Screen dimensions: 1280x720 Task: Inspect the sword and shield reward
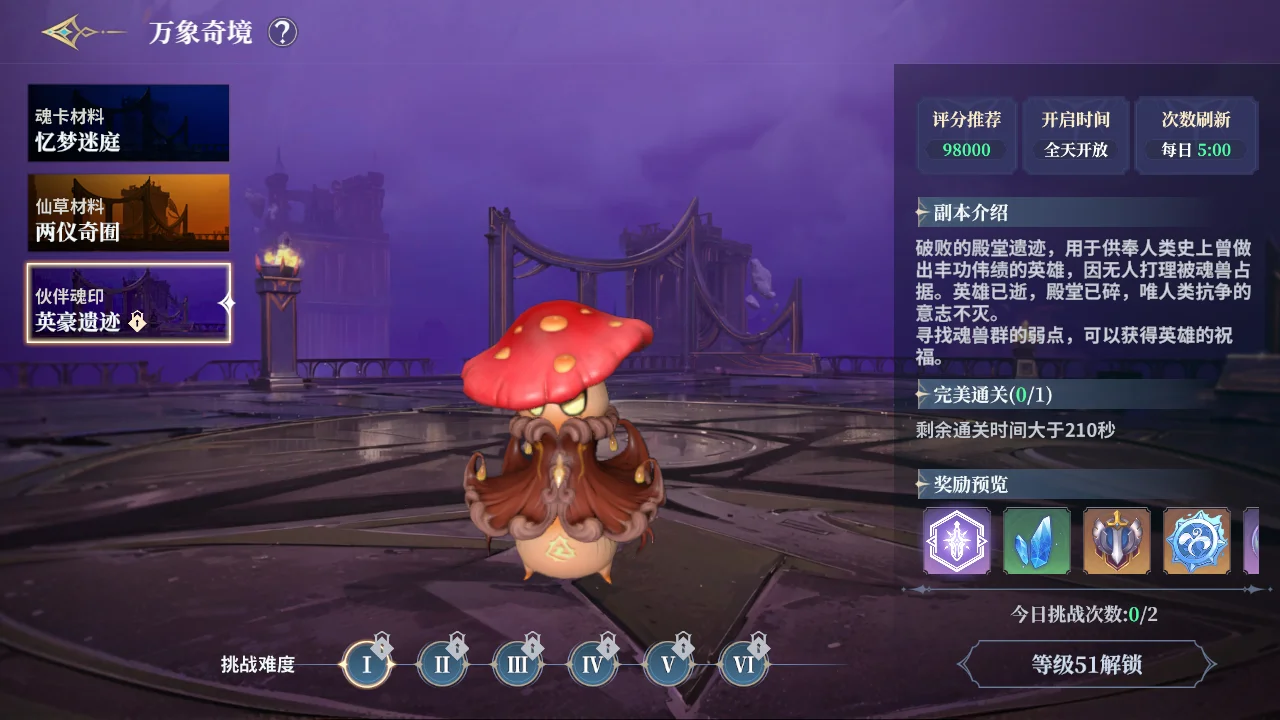(1117, 541)
